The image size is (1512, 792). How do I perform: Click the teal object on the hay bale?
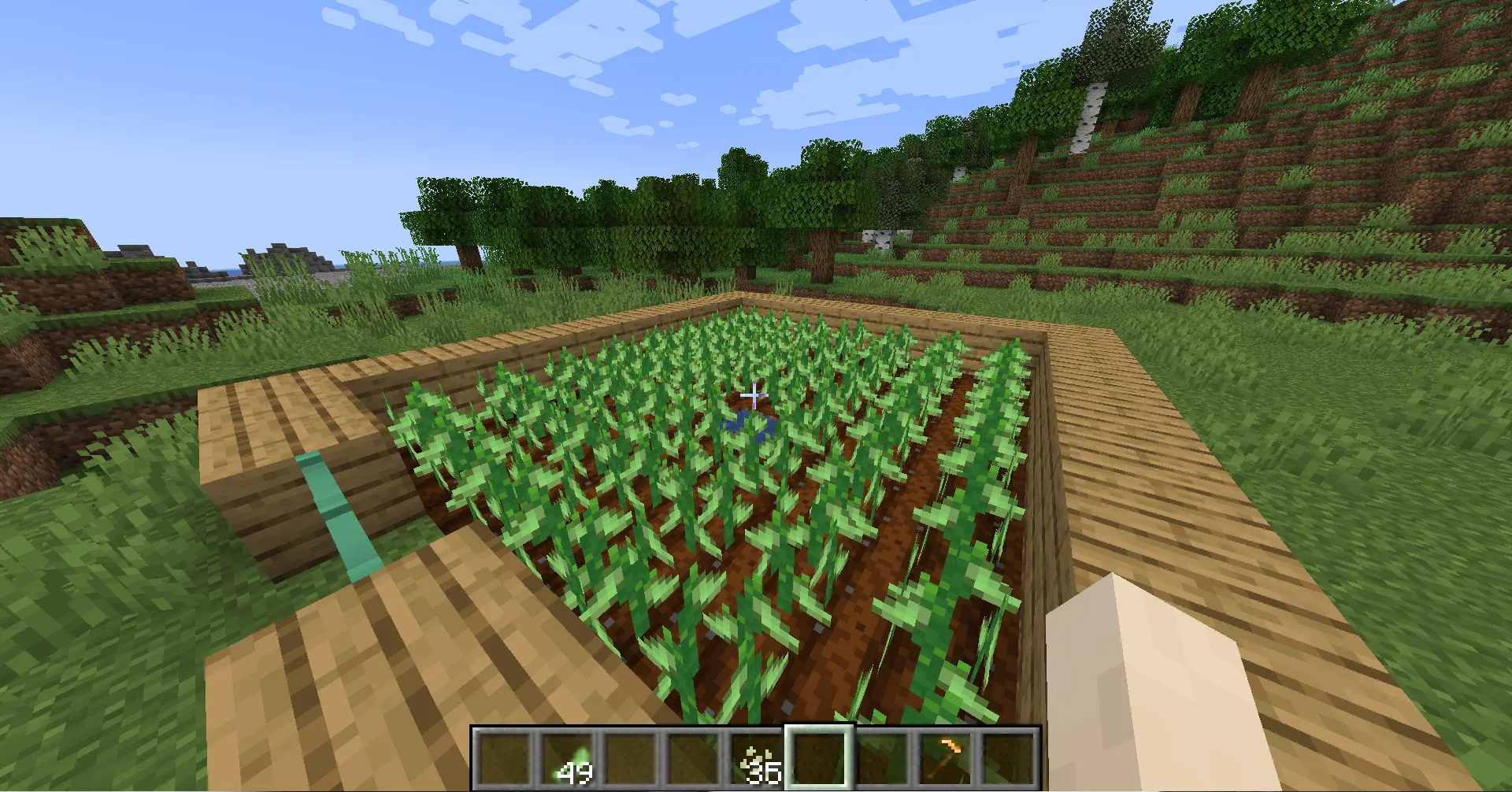click(x=339, y=512)
